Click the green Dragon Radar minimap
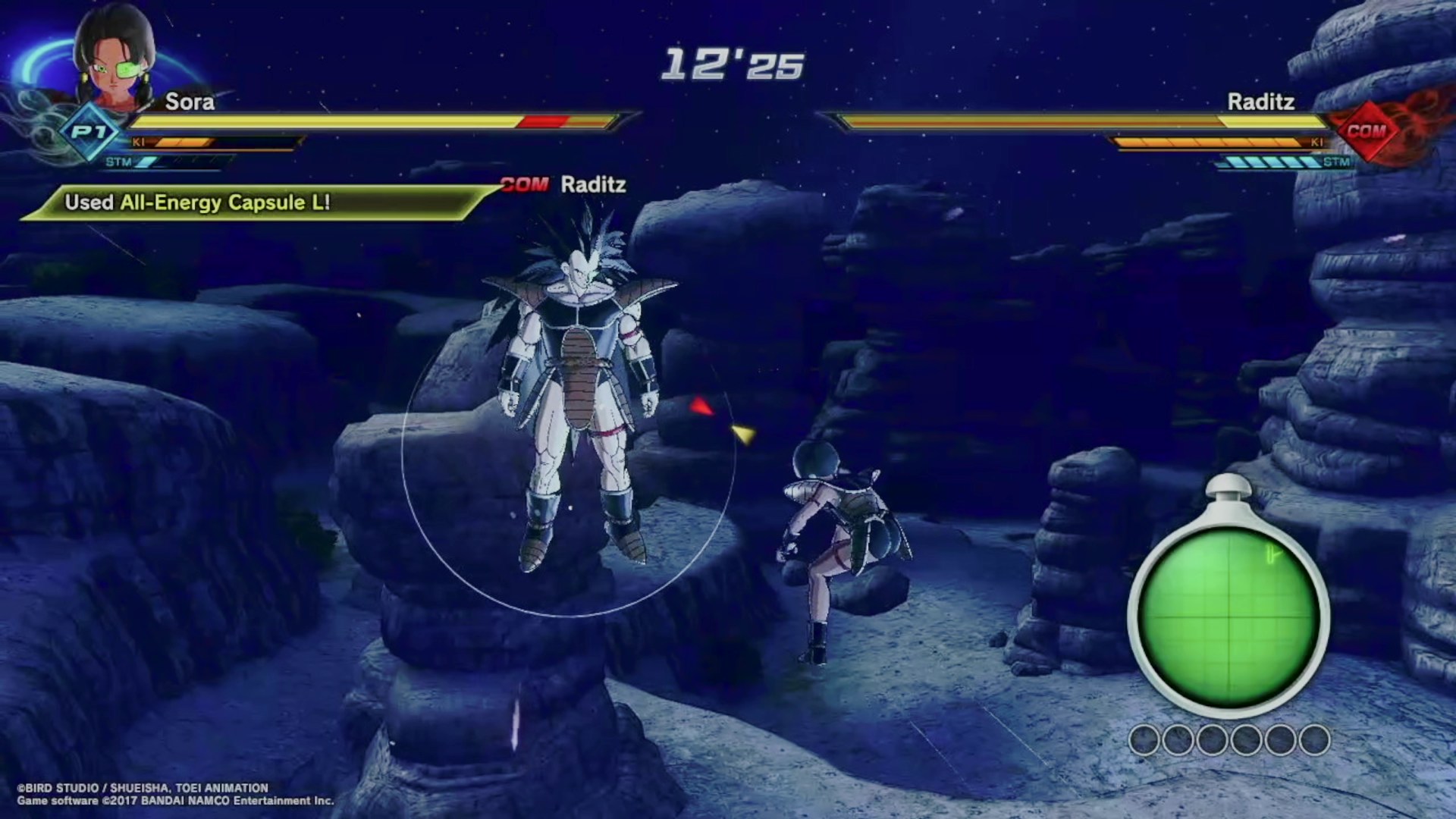The width and height of the screenshot is (1456, 819). point(1228,617)
